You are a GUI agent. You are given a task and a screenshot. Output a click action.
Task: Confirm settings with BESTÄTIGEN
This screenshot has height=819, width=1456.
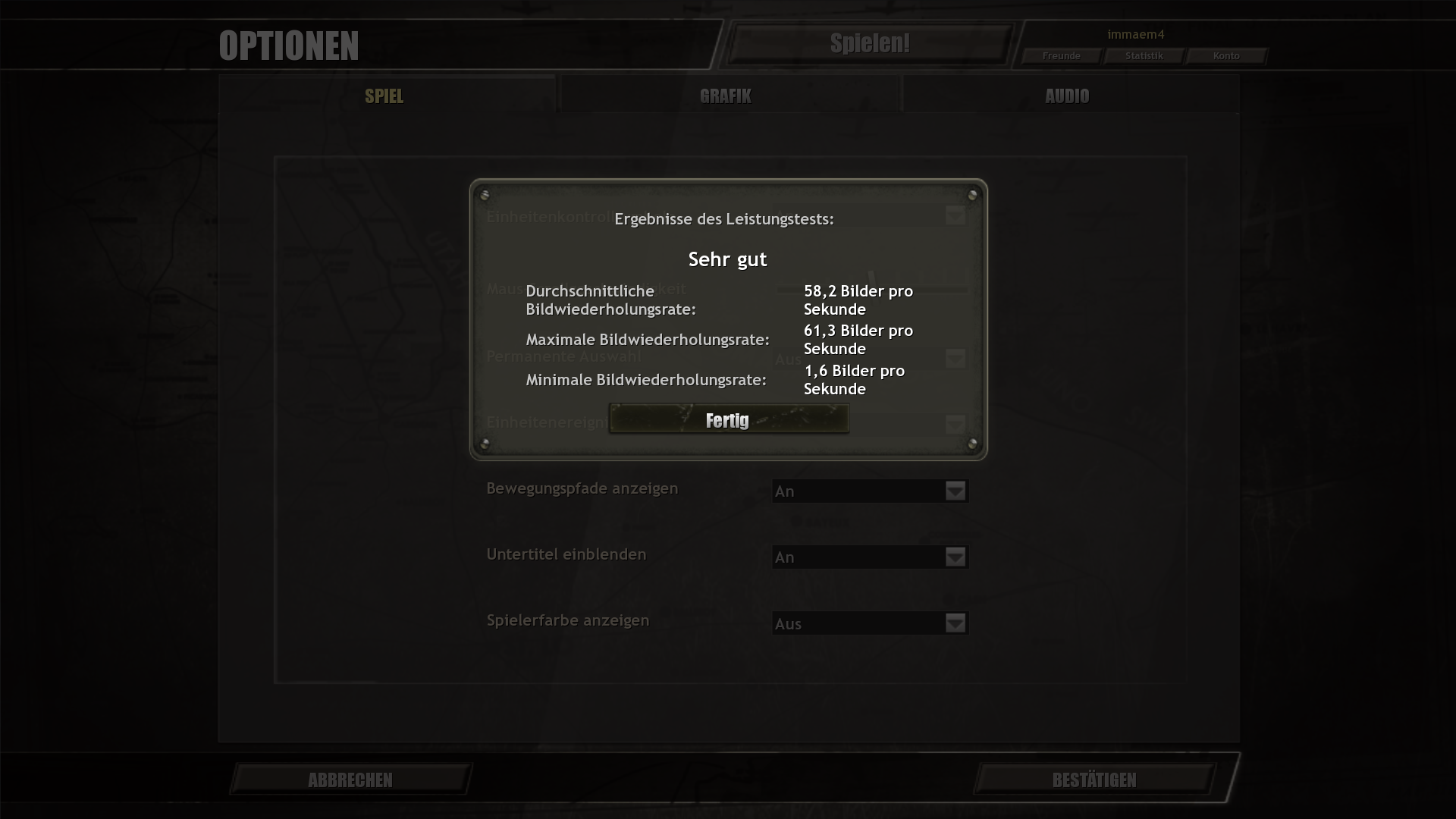(x=1094, y=780)
